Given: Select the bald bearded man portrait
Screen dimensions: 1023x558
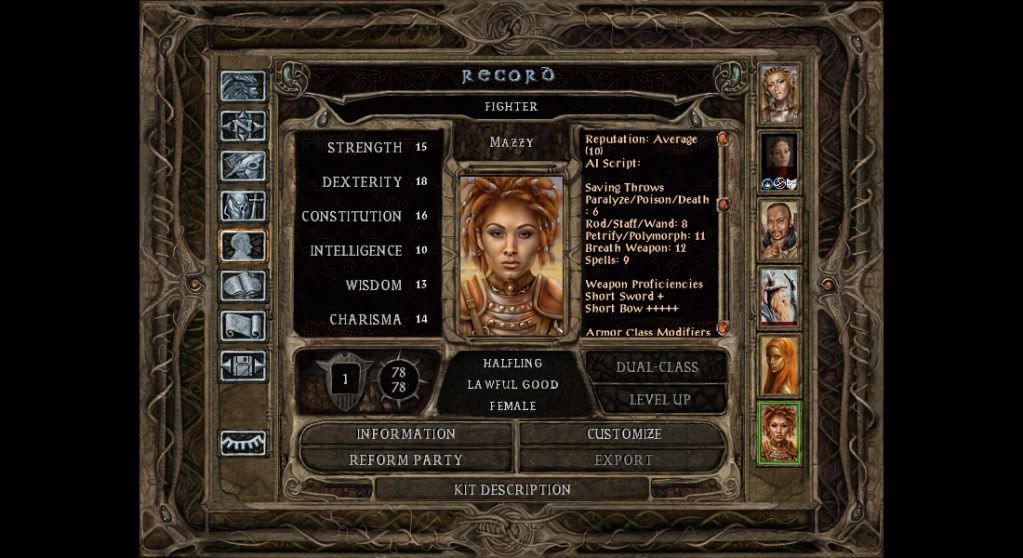Looking at the screenshot, I should coord(779,230).
